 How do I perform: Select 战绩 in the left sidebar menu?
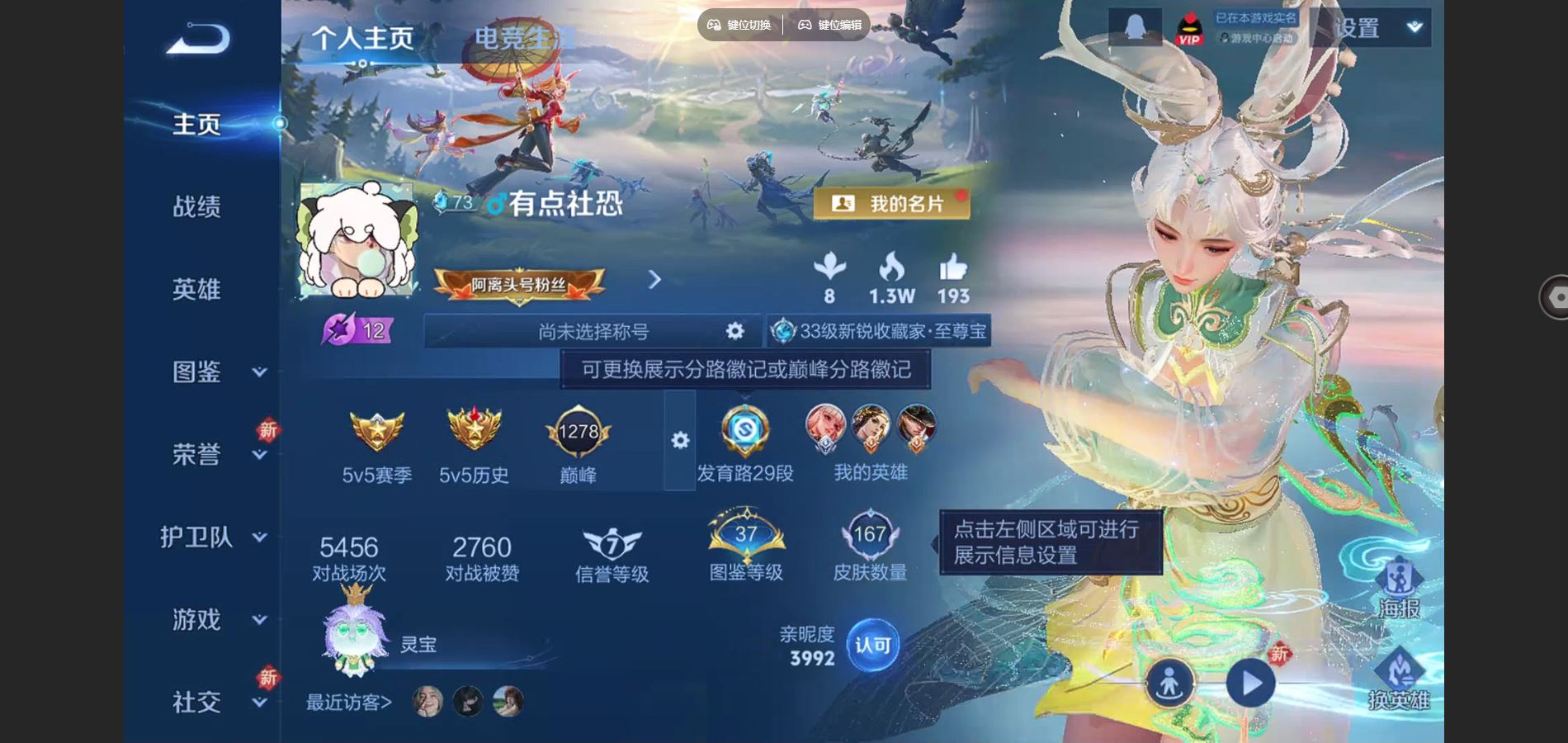click(x=198, y=206)
